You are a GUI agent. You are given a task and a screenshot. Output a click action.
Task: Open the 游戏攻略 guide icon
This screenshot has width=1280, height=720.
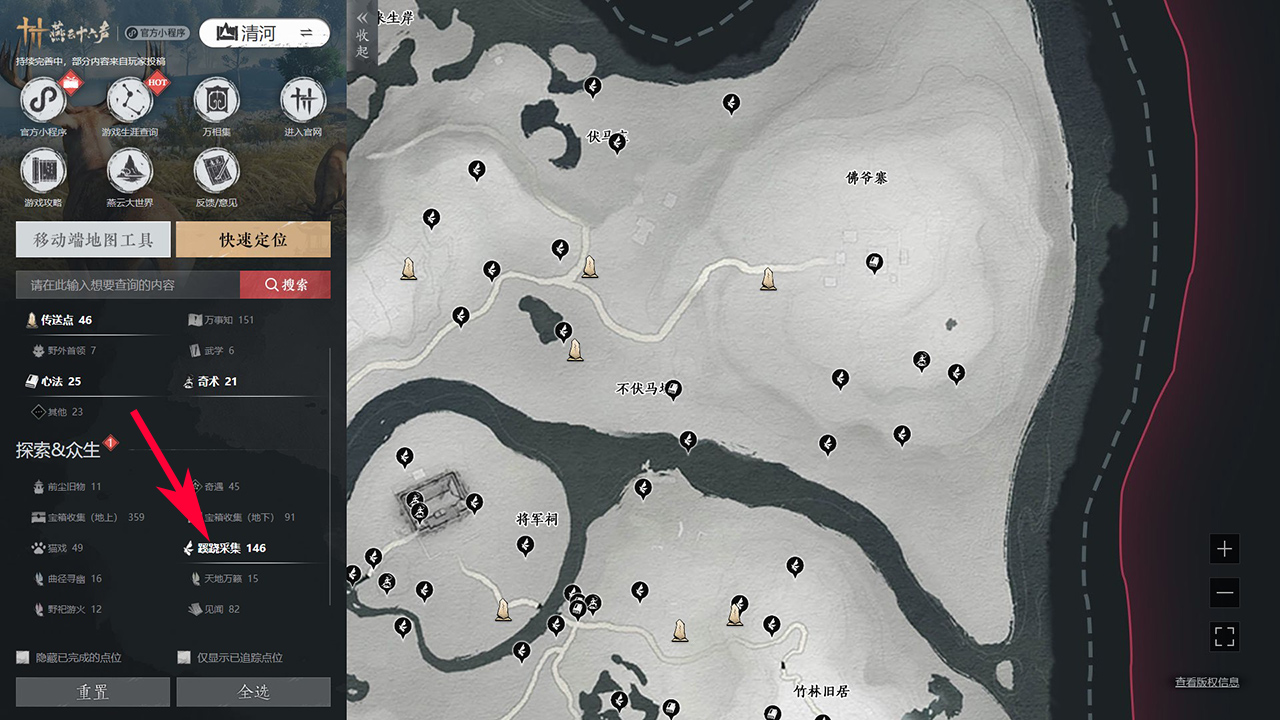[x=42, y=172]
